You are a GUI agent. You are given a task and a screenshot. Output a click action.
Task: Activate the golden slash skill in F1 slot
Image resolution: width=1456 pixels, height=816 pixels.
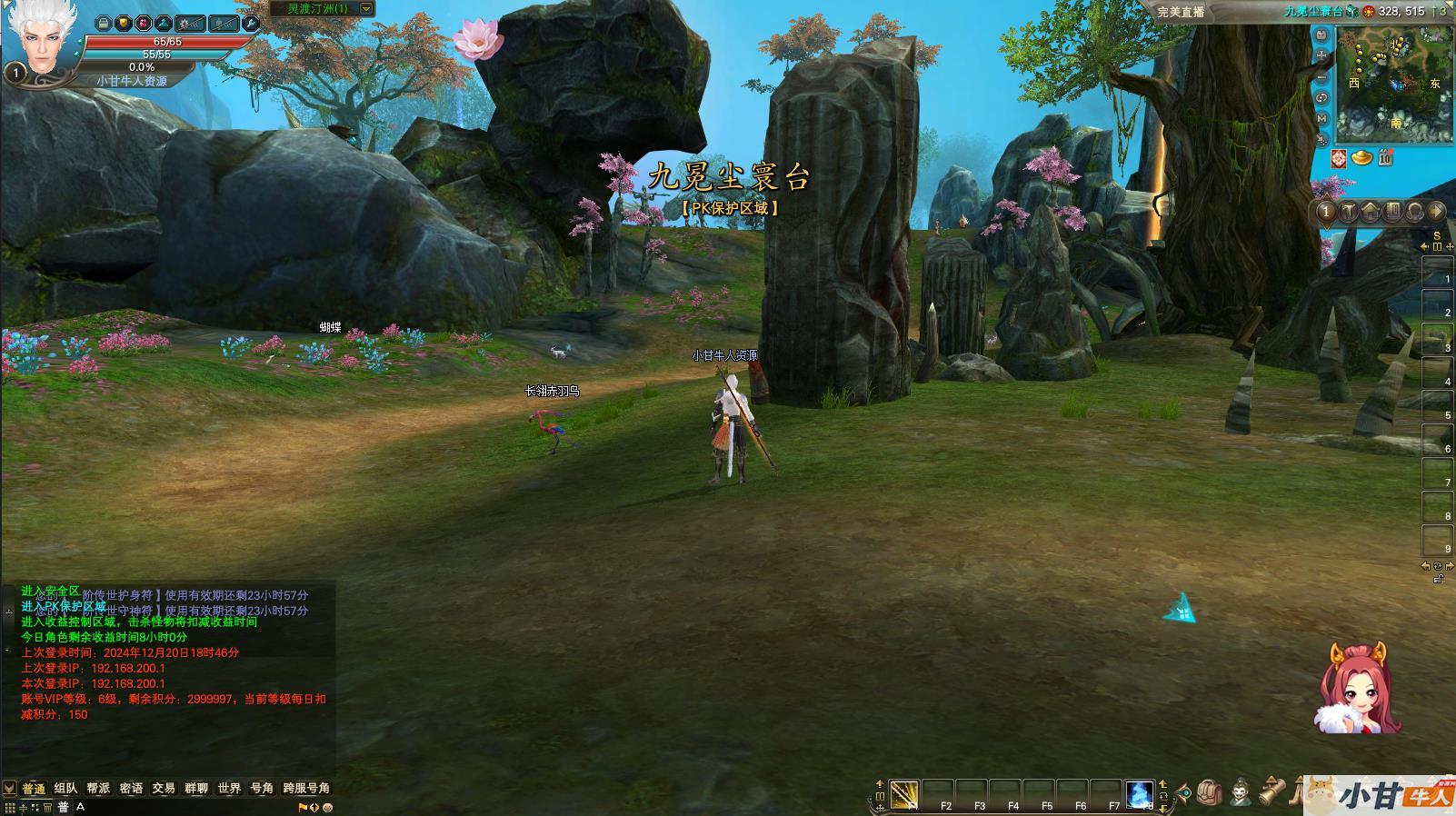[x=904, y=793]
